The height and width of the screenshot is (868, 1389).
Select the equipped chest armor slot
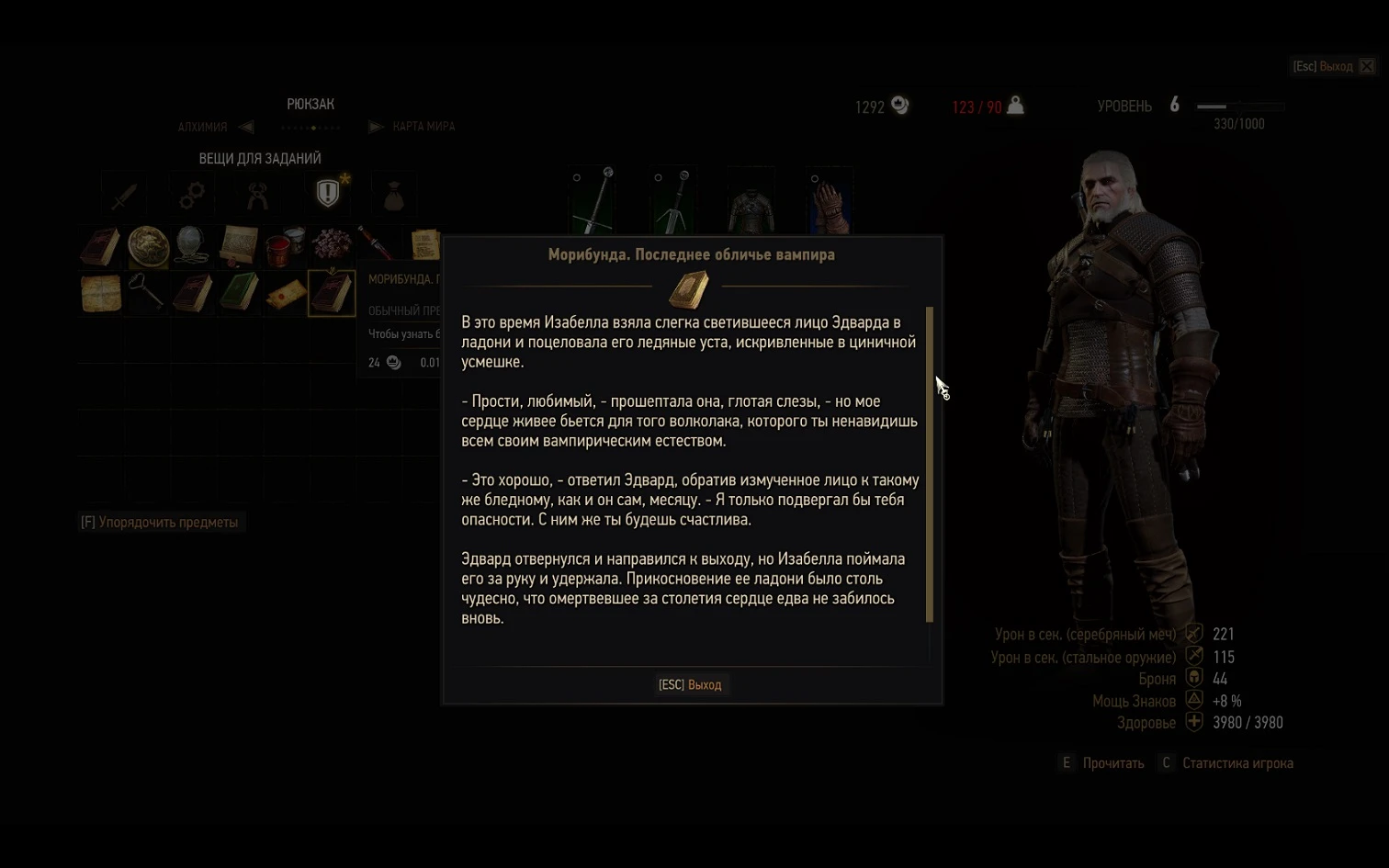751,201
